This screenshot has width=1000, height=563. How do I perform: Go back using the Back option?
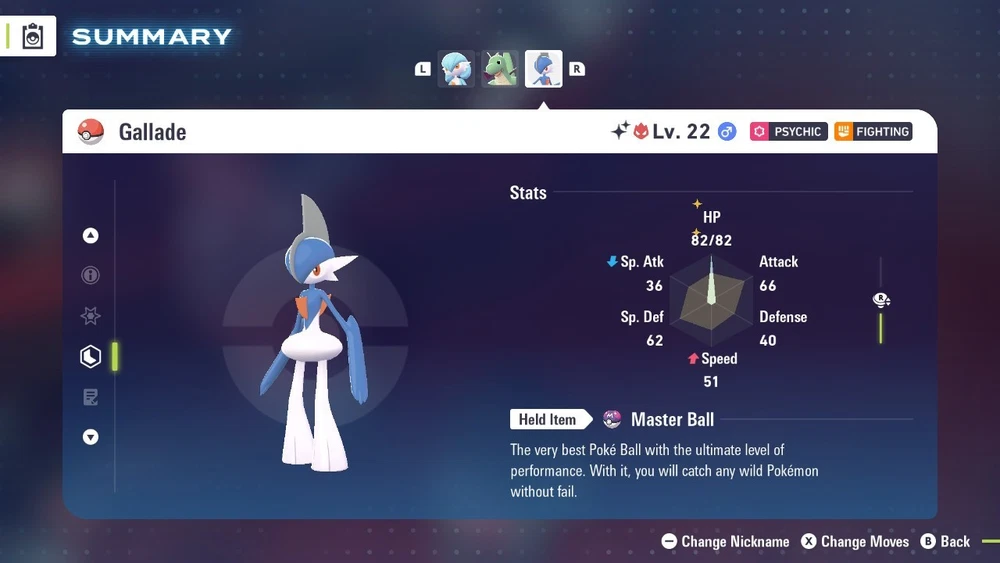(945, 541)
